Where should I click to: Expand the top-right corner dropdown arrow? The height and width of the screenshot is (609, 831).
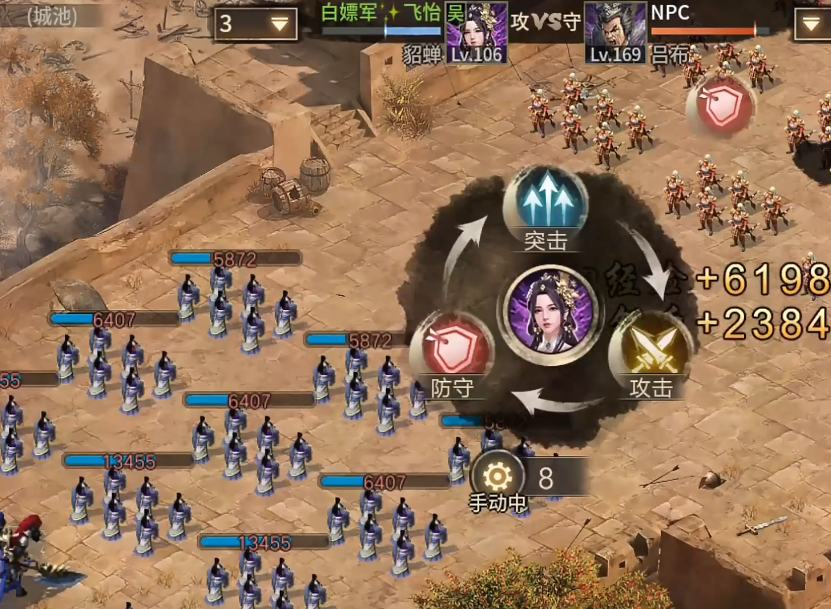(x=811, y=24)
